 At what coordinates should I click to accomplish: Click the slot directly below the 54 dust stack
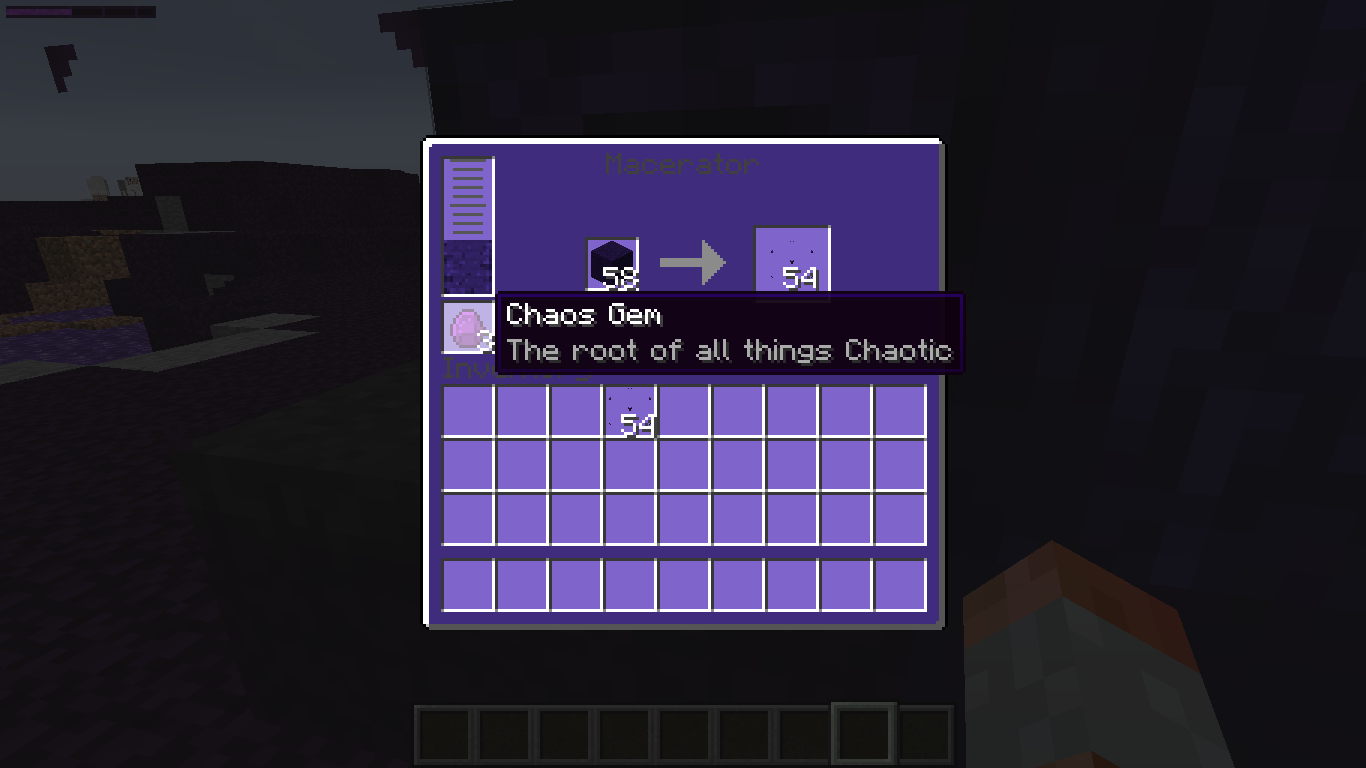point(630,466)
